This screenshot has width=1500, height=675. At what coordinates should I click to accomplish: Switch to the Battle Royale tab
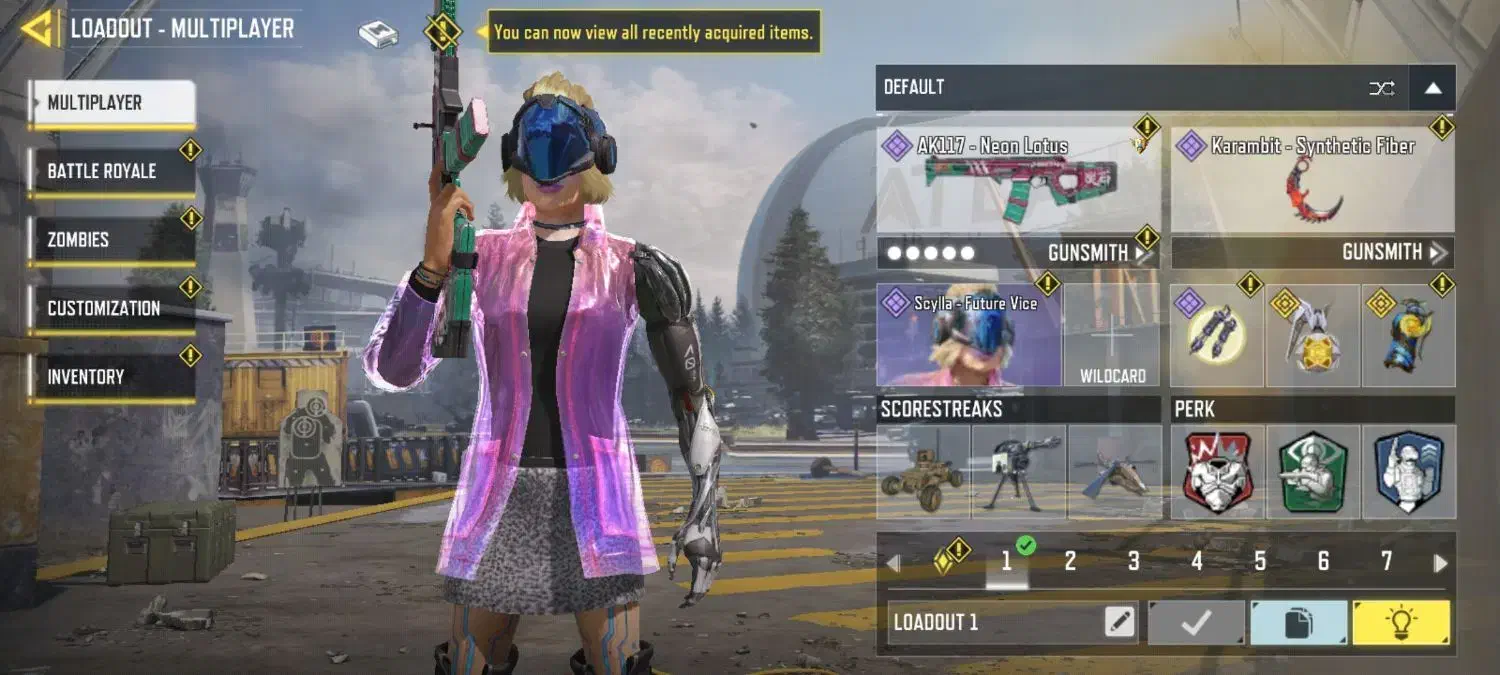[x=111, y=171]
